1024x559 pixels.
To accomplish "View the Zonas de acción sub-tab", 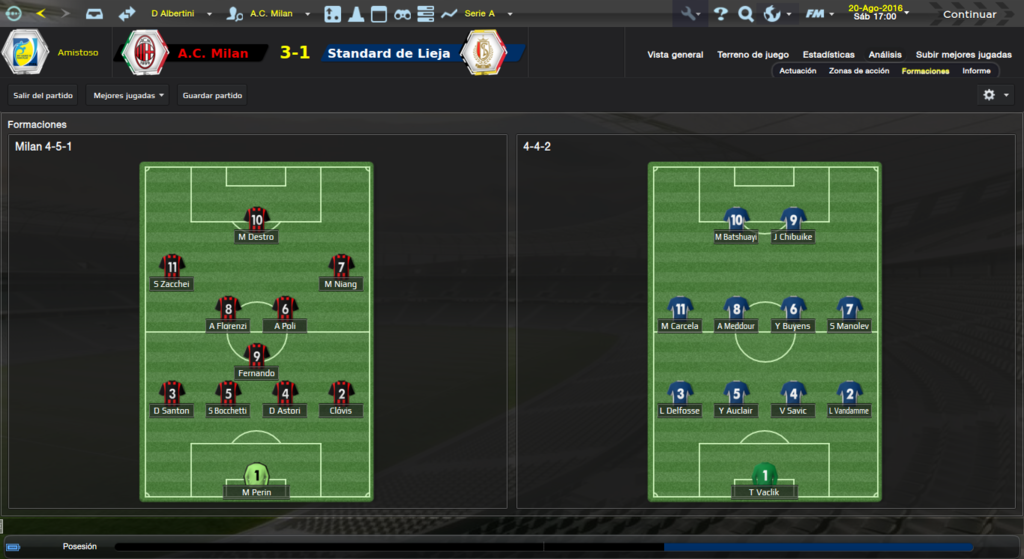I will click(x=859, y=71).
